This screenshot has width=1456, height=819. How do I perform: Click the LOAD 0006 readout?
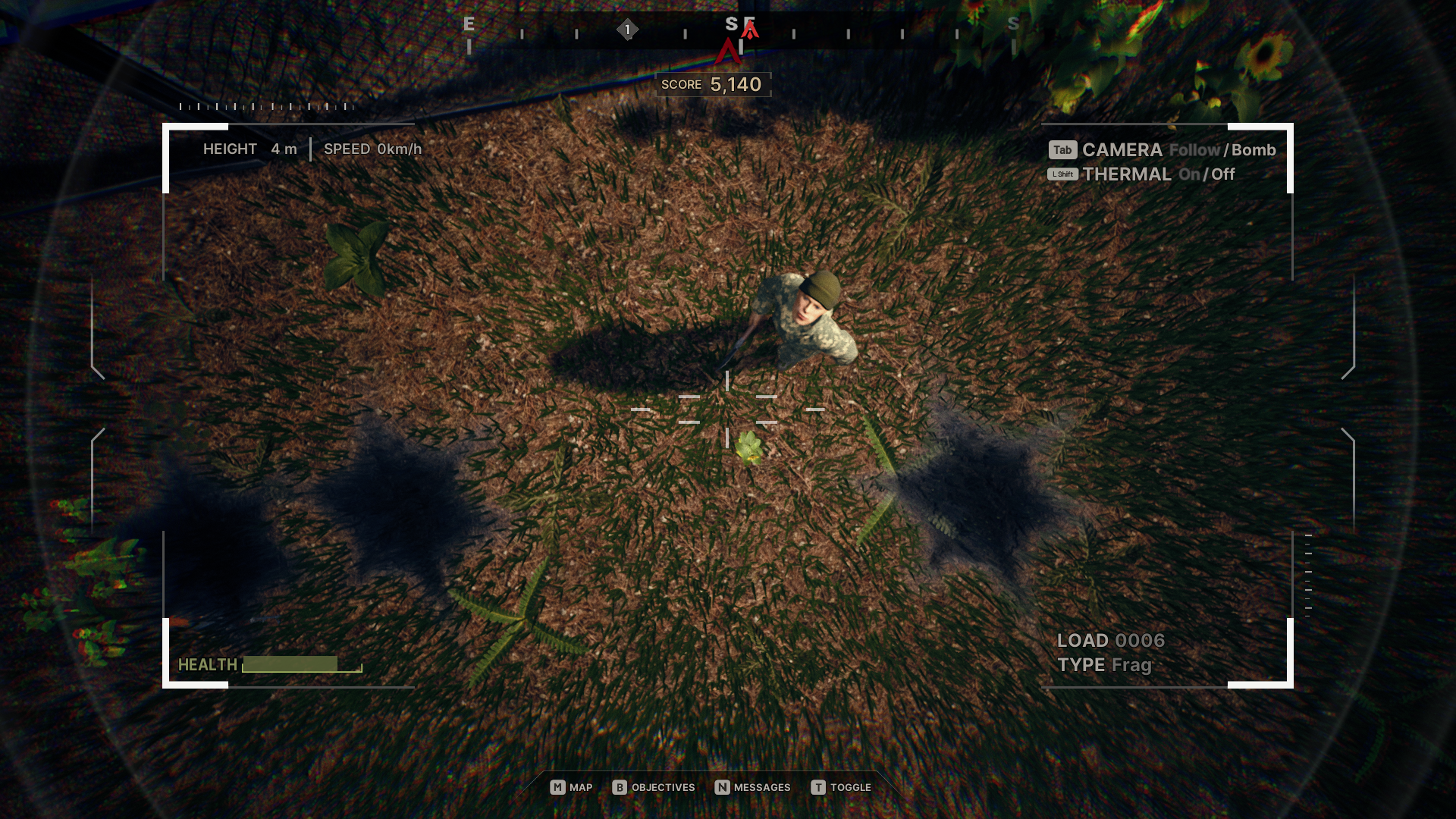1112,640
